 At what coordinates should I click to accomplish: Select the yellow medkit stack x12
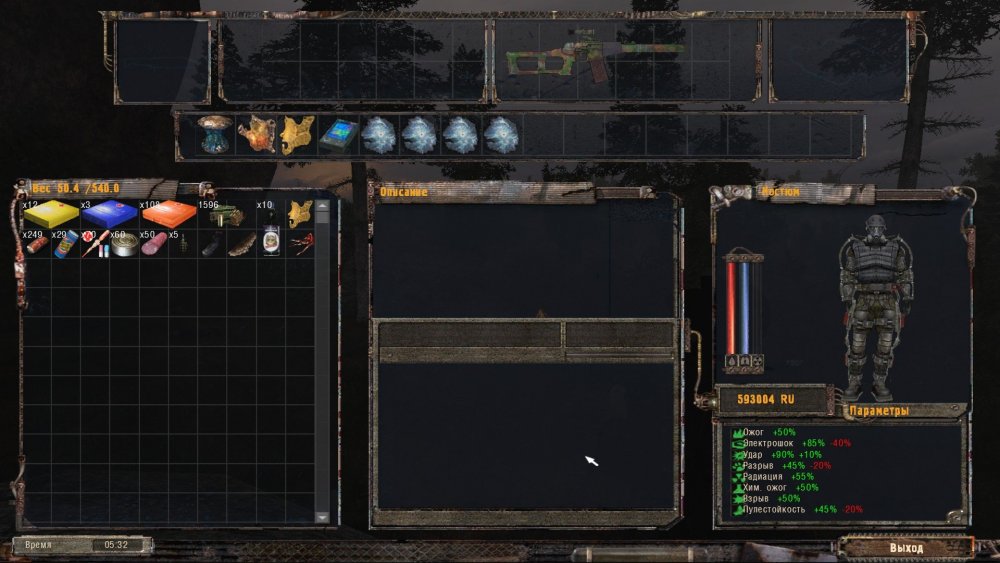pyautogui.click(x=51, y=213)
